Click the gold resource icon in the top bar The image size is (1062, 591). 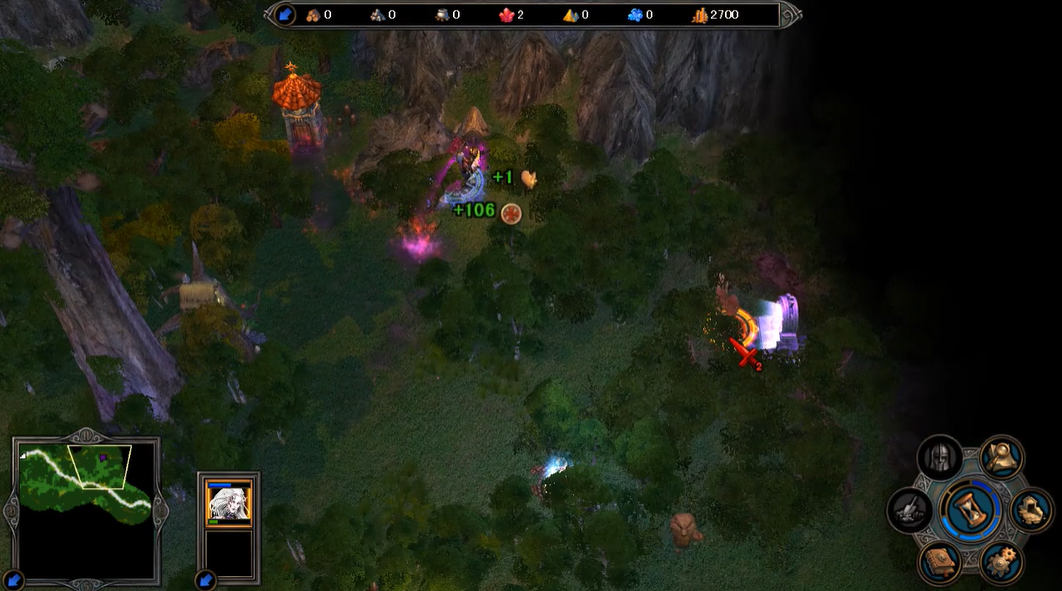698,15
